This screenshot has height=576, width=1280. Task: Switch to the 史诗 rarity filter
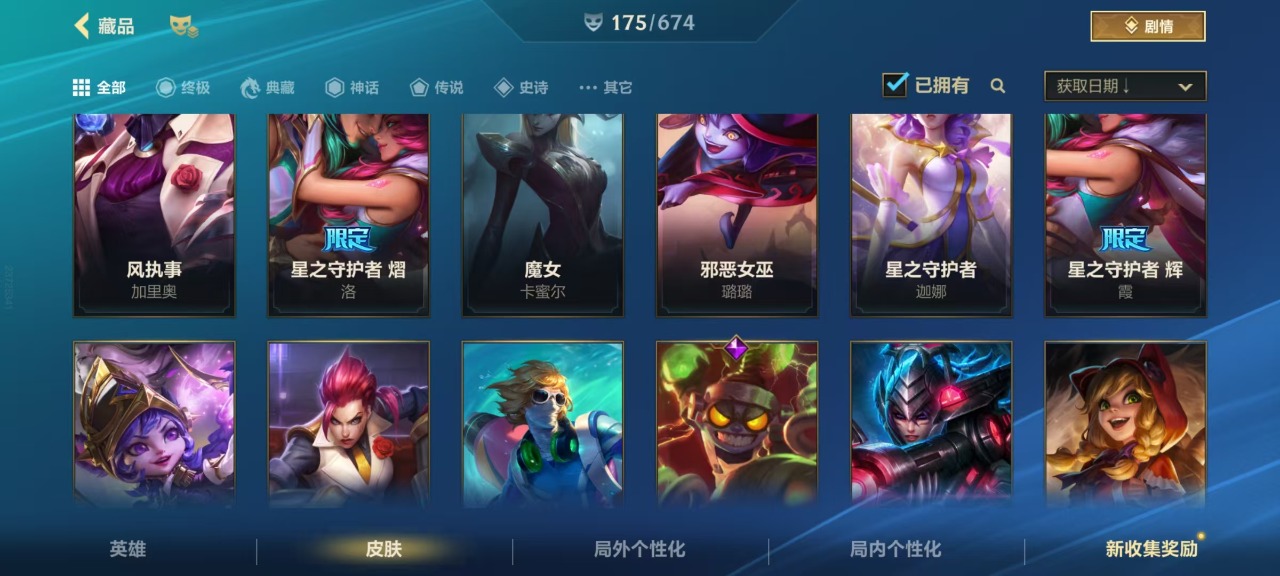point(521,88)
